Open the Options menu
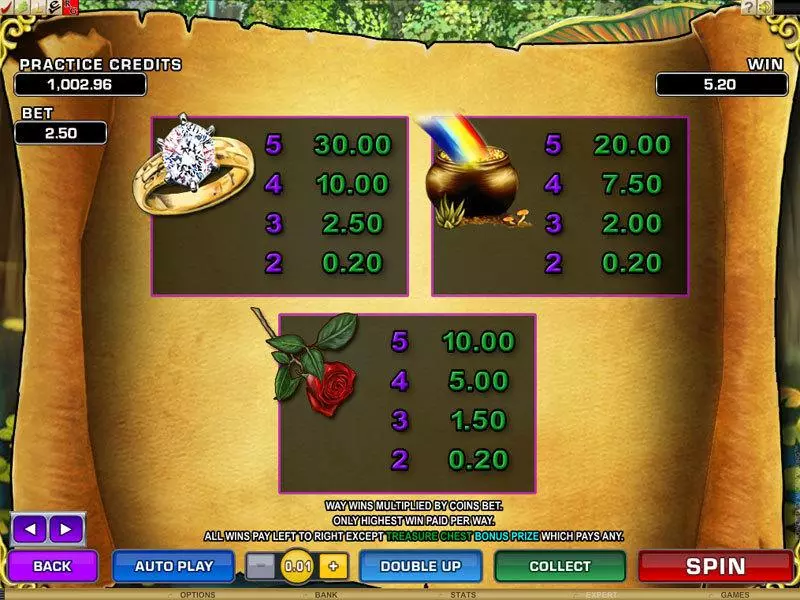 click(x=197, y=594)
